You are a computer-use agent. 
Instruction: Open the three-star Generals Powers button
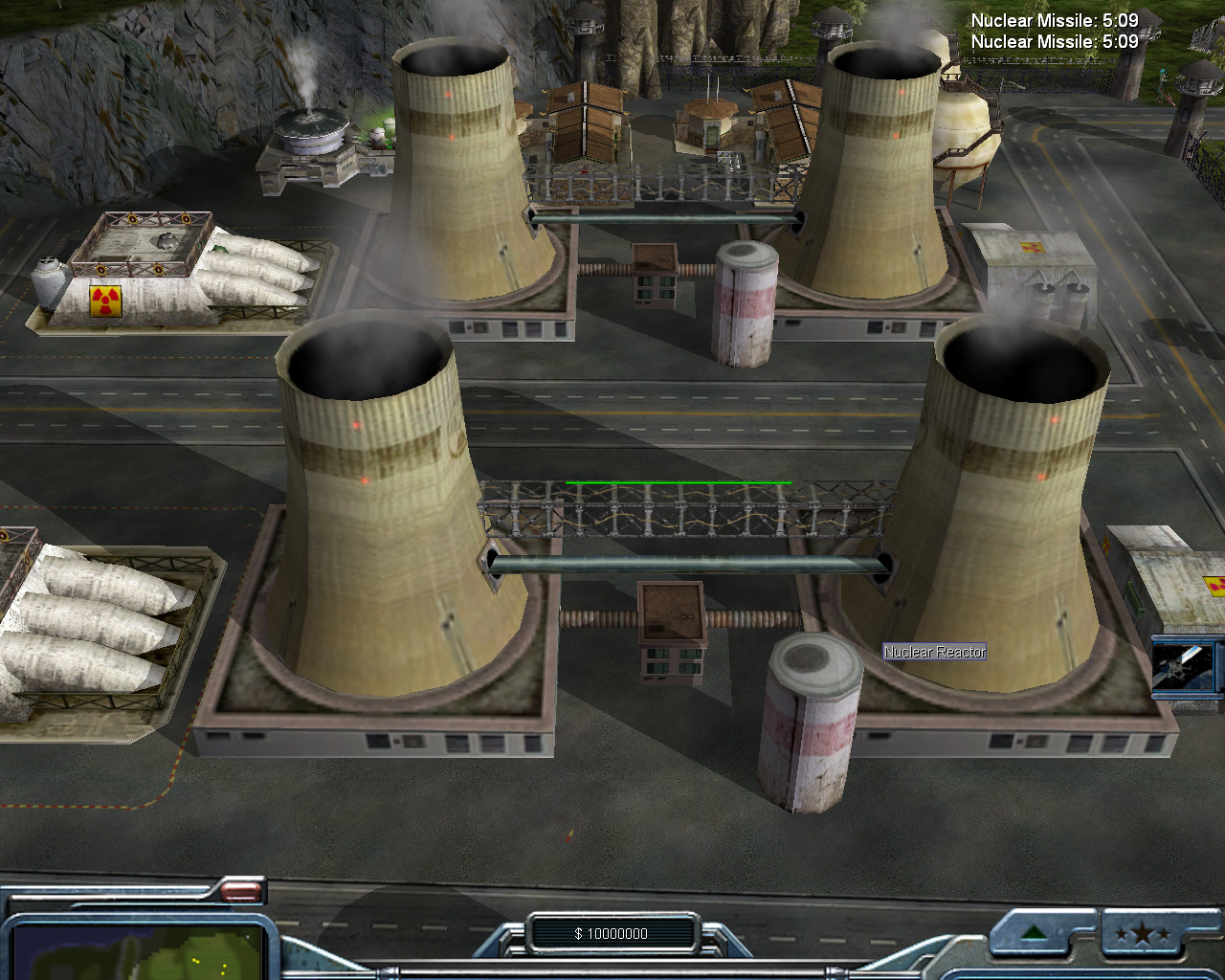[x=1144, y=933]
